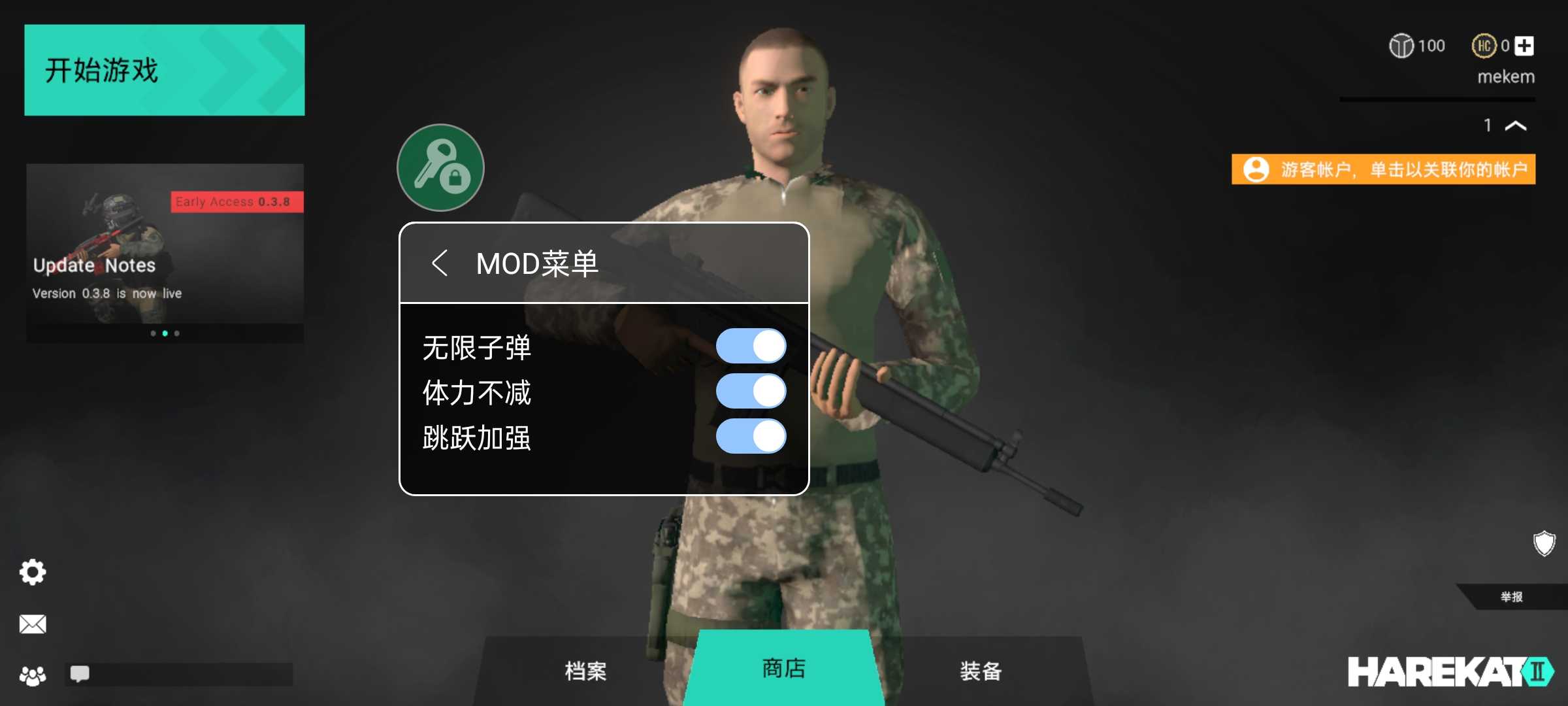Disable the 体力不减 toggle
This screenshot has height=706, width=1568.
coord(750,392)
